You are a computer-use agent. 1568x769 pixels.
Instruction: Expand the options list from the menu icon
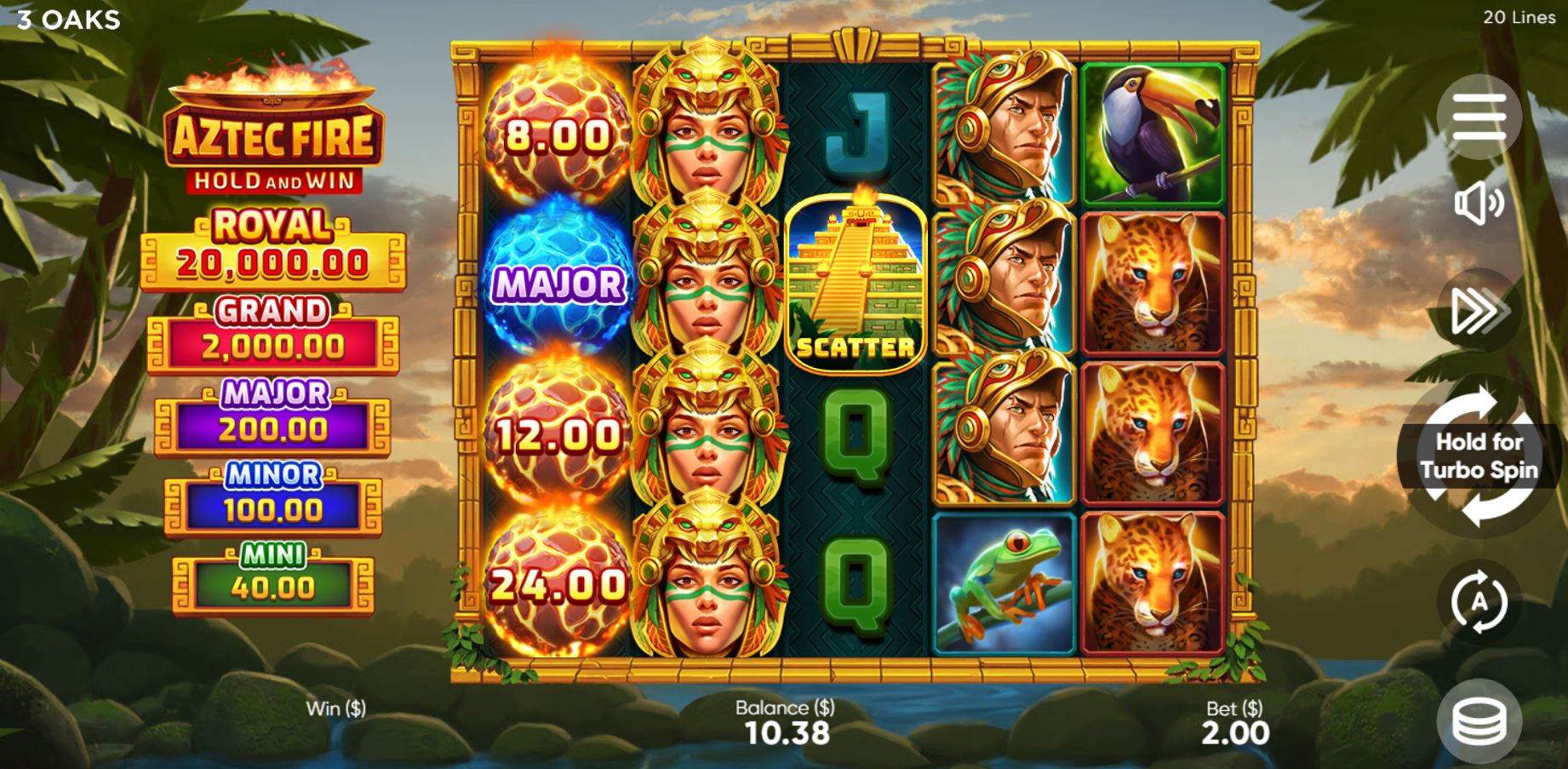[x=1479, y=118]
